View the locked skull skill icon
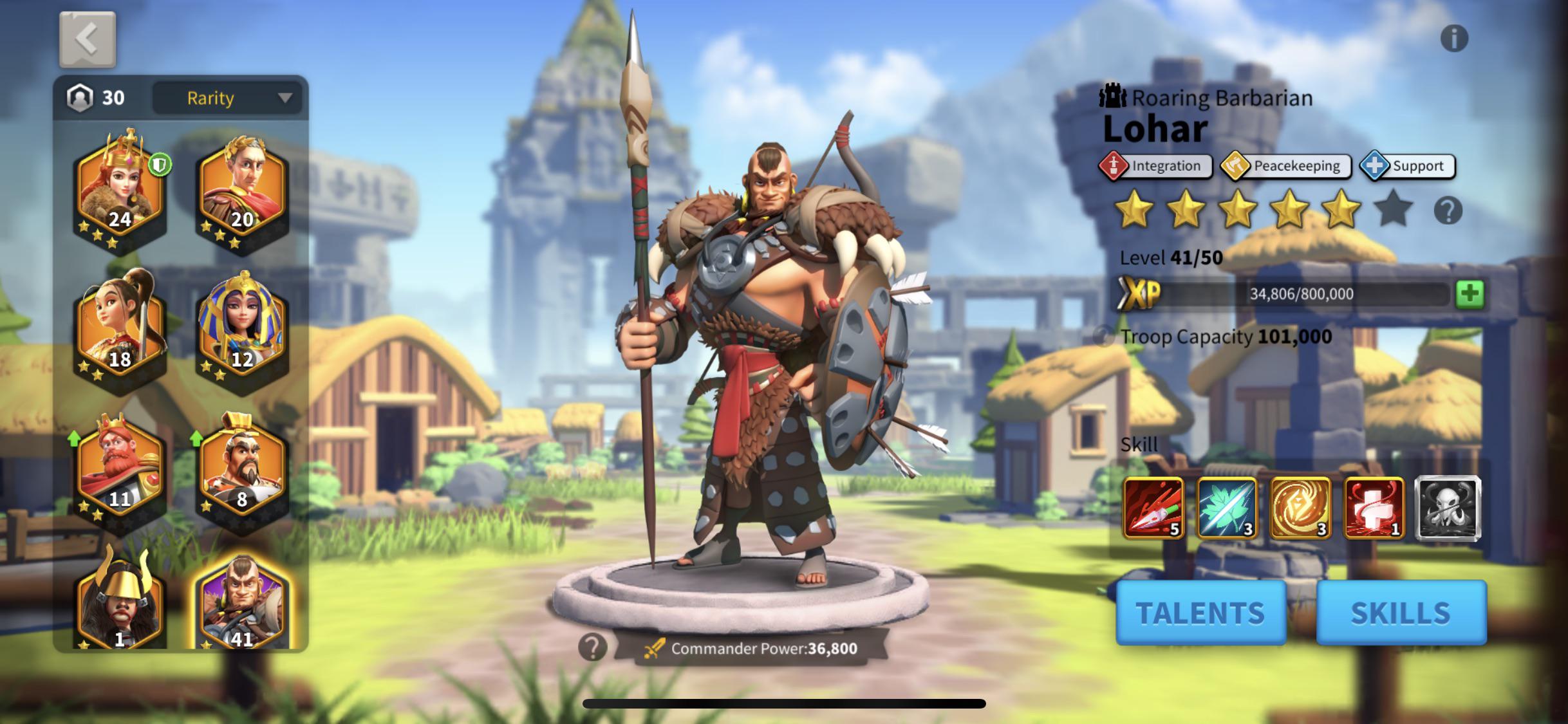The image size is (1568, 724). 1448,508
